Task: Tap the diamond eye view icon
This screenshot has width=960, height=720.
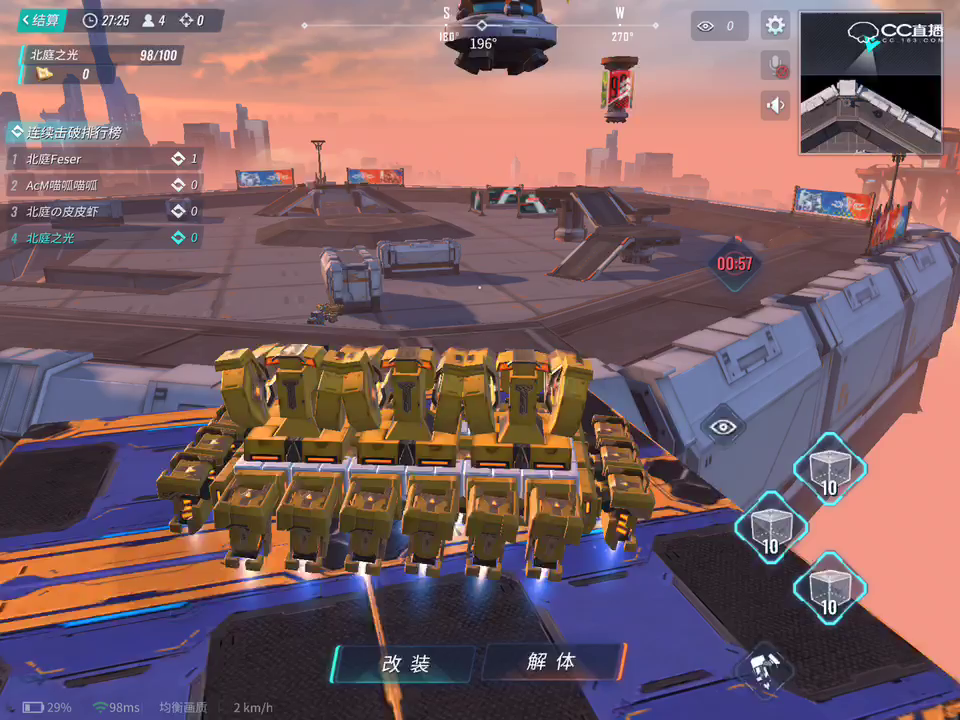Action: coord(722,427)
